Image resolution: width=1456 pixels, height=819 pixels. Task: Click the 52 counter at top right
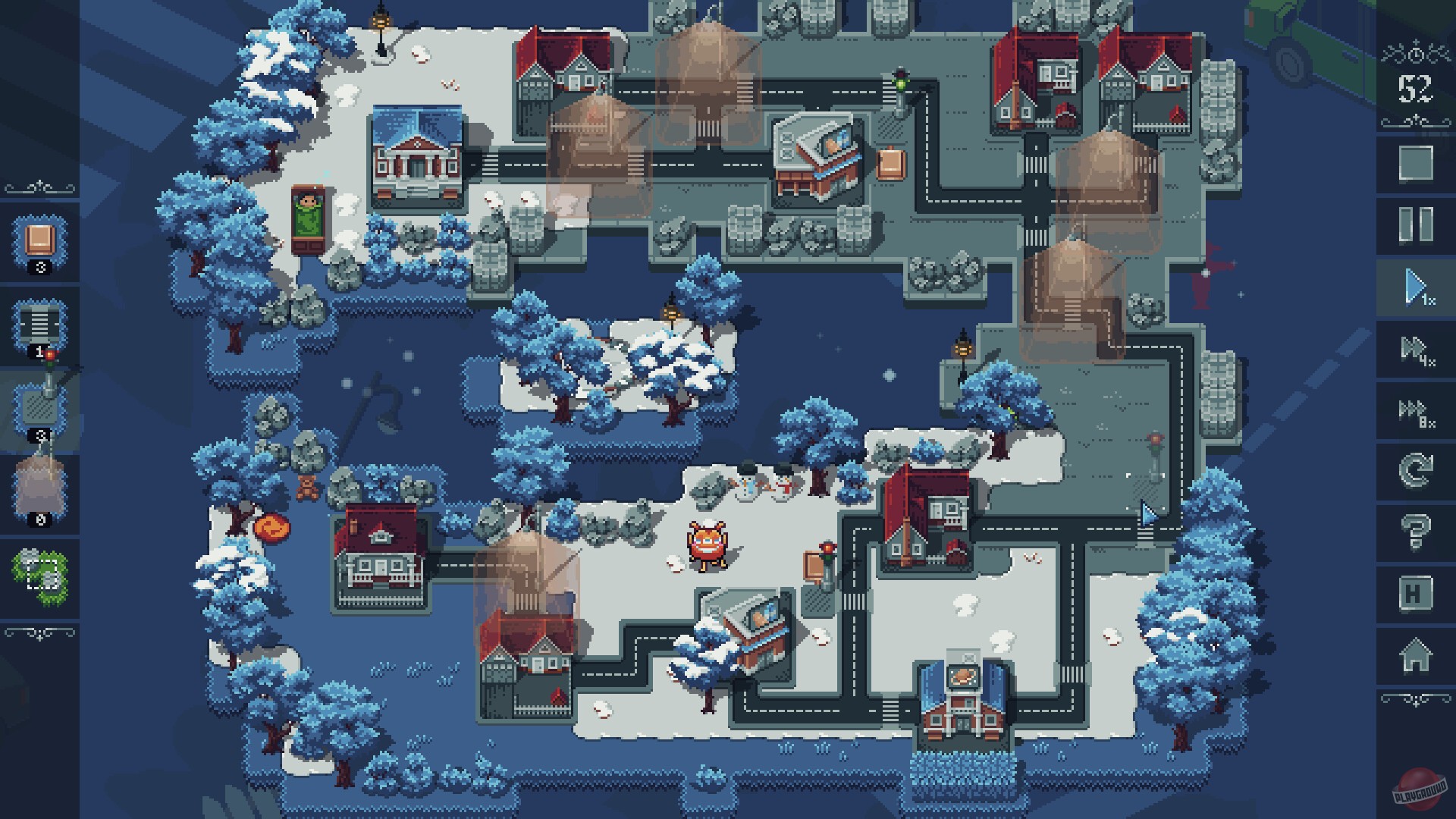click(1415, 86)
